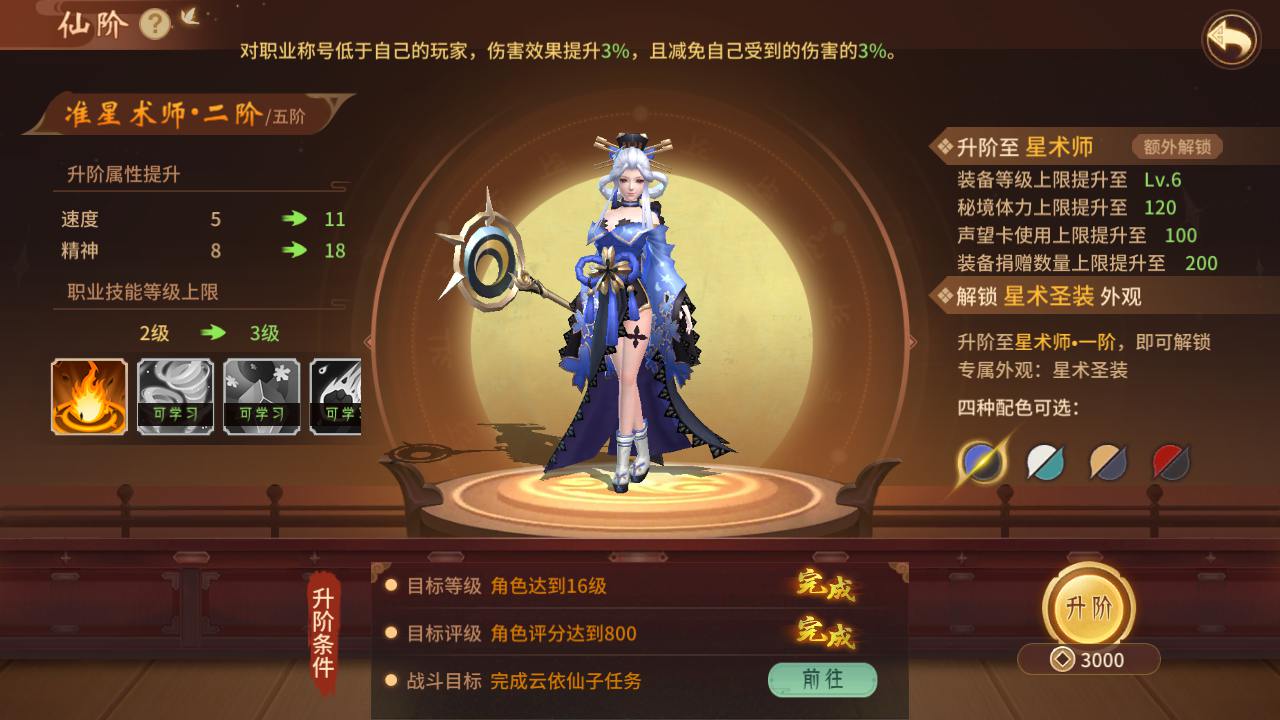The image size is (1280, 720).
Task: View the learnable flower skill icon
Action: [261, 396]
